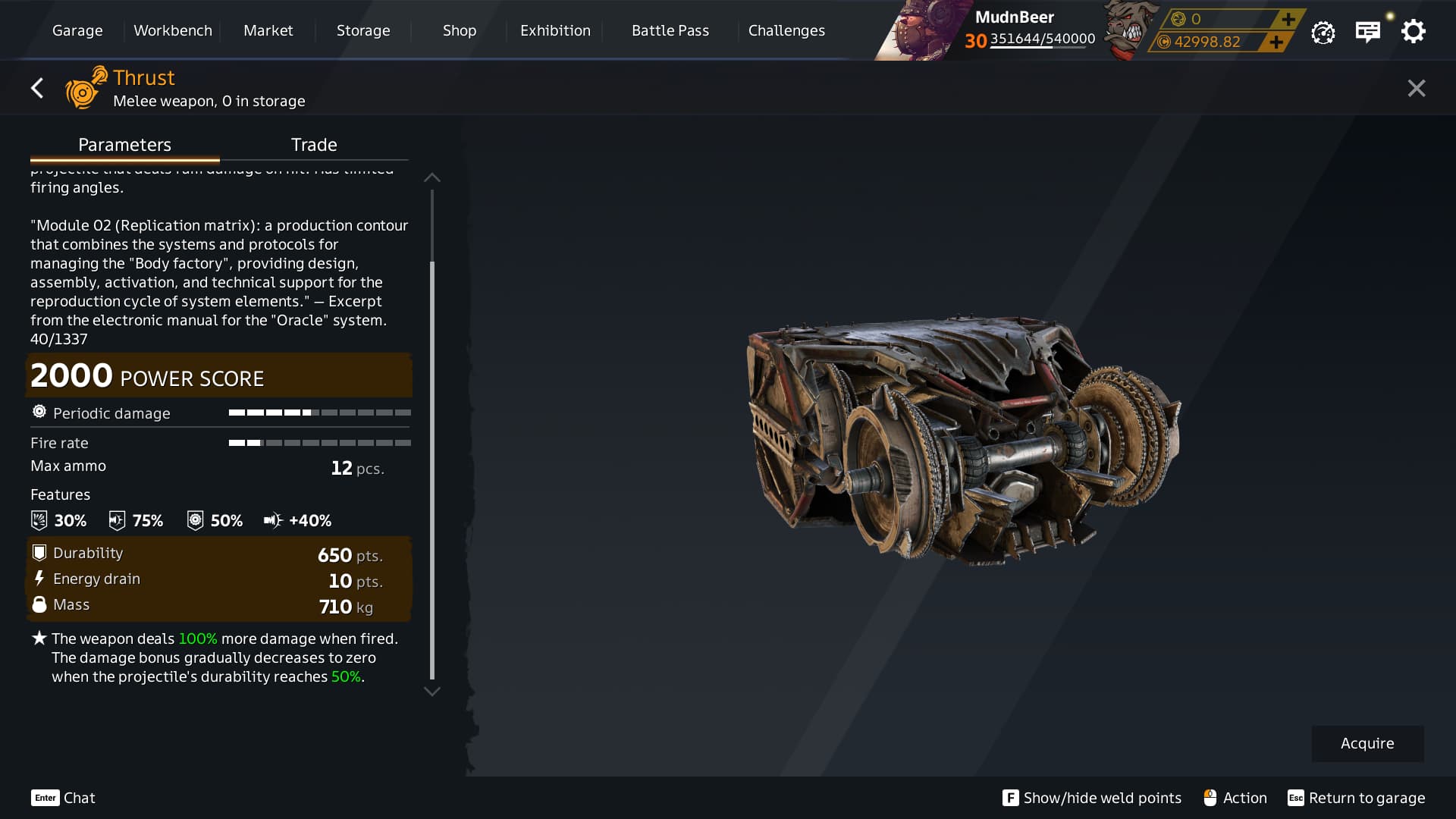The height and width of the screenshot is (819, 1456).
Task: Open the MudnBeer player profile
Action: [x=1014, y=17]
